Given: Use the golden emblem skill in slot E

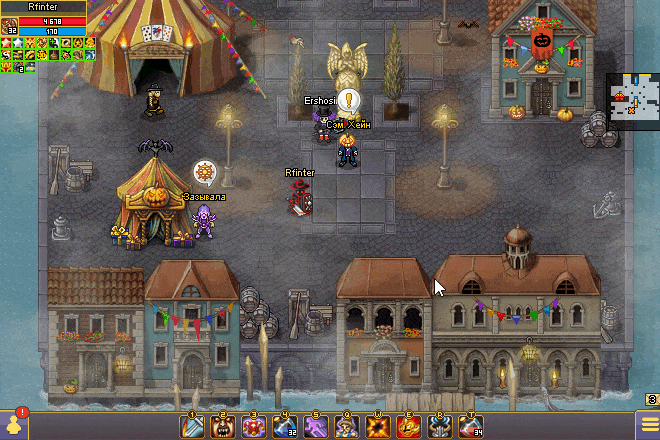Looking at the screenshot, I should point(409,426).
